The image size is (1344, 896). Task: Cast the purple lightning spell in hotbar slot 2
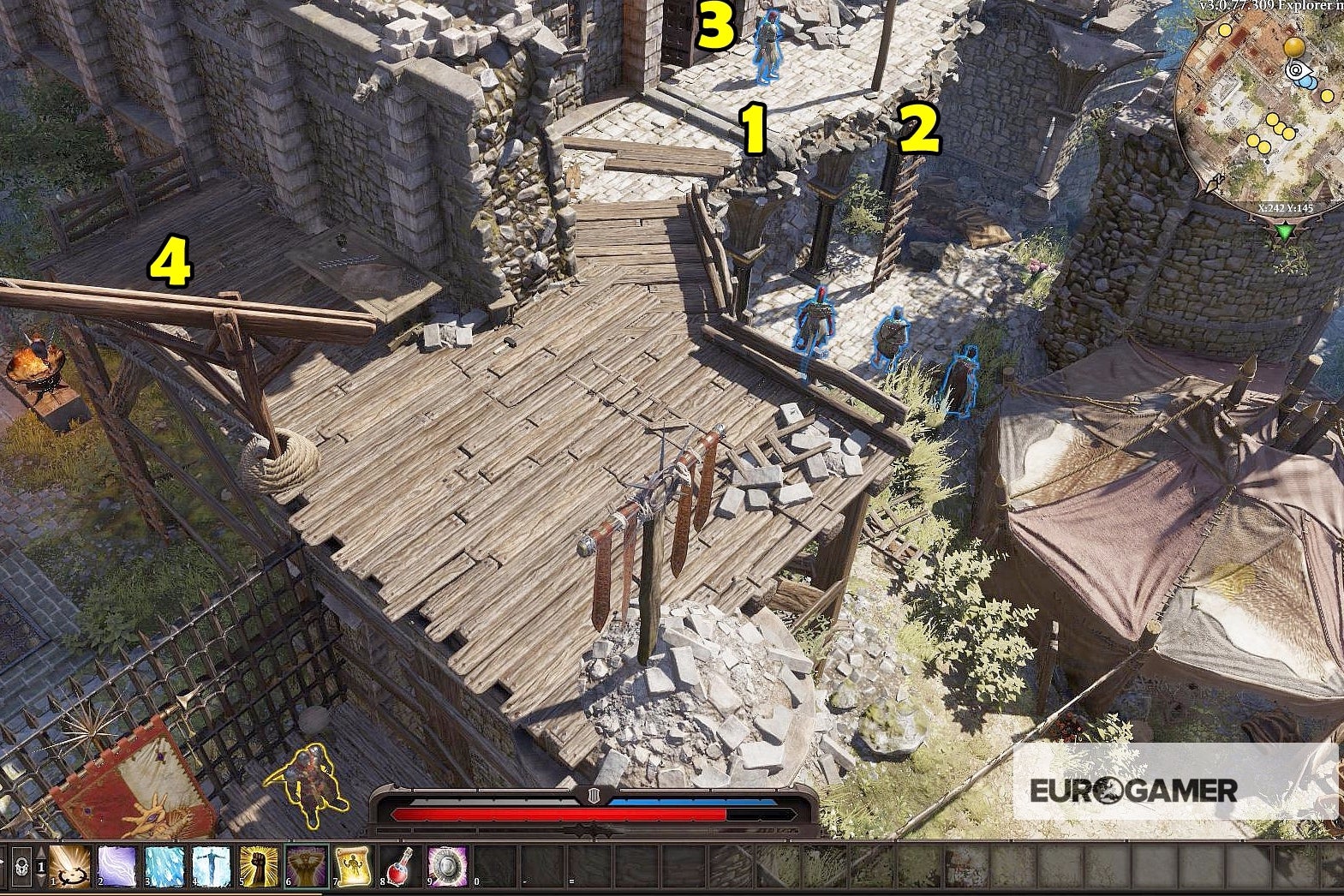point(116,866)
